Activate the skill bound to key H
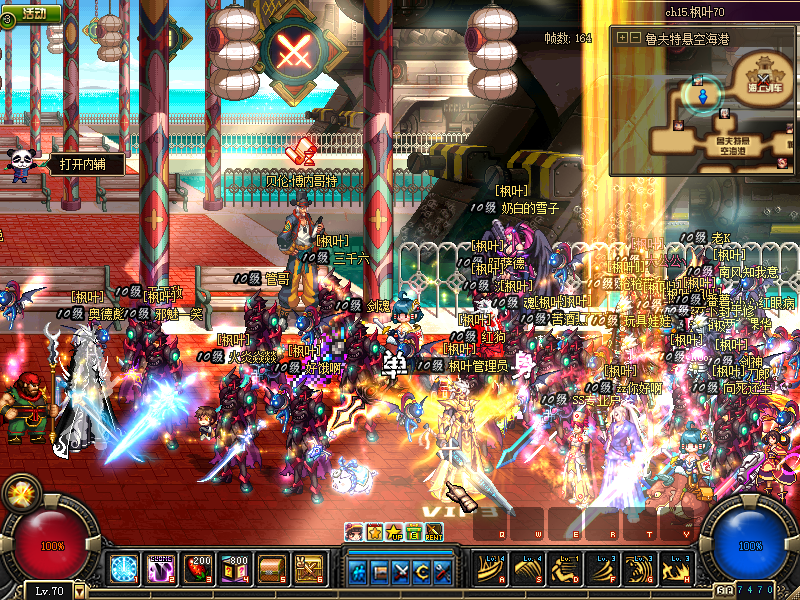 [677, 568]
